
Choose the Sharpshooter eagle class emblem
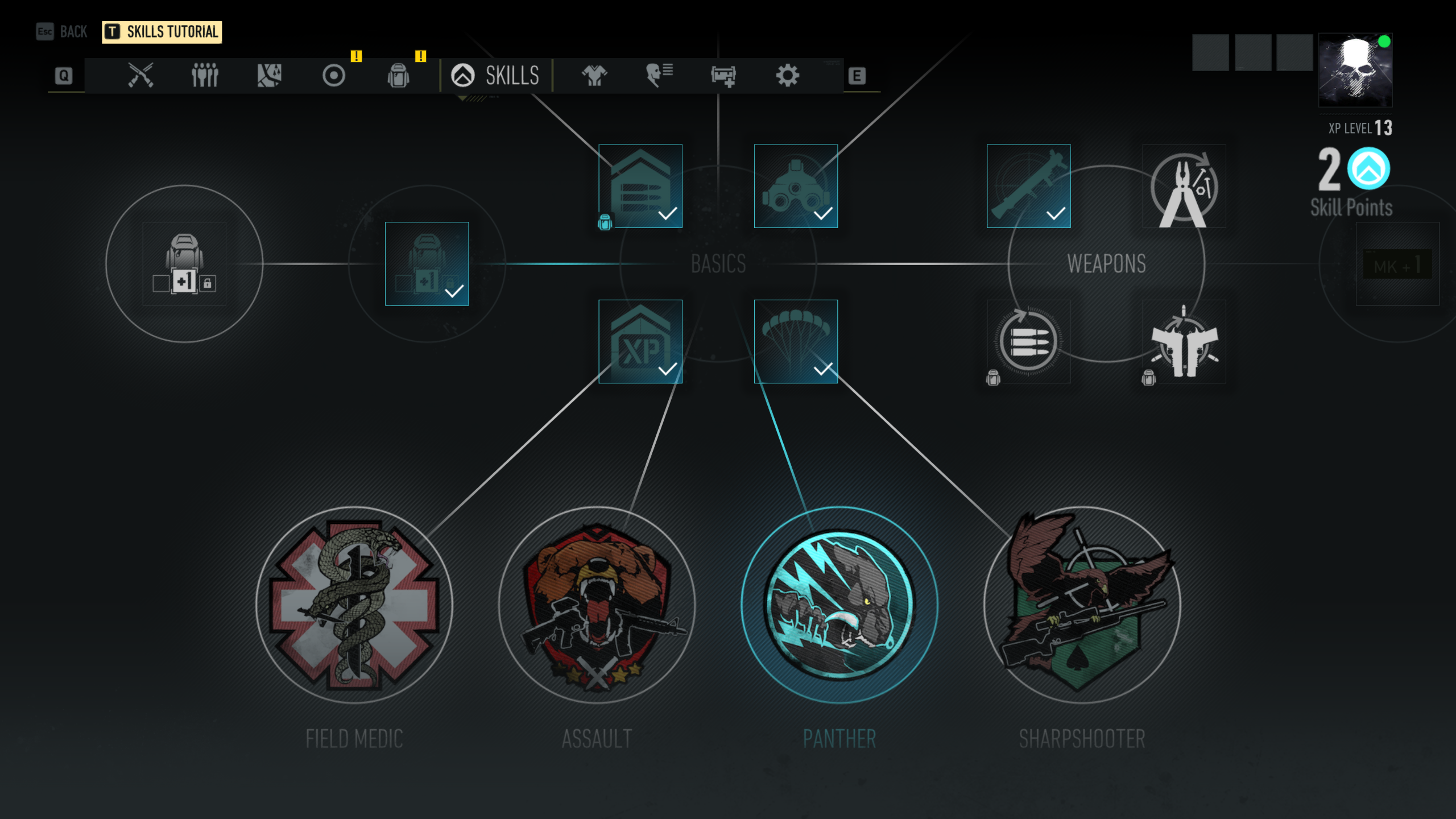click(x=1082, y=605)
